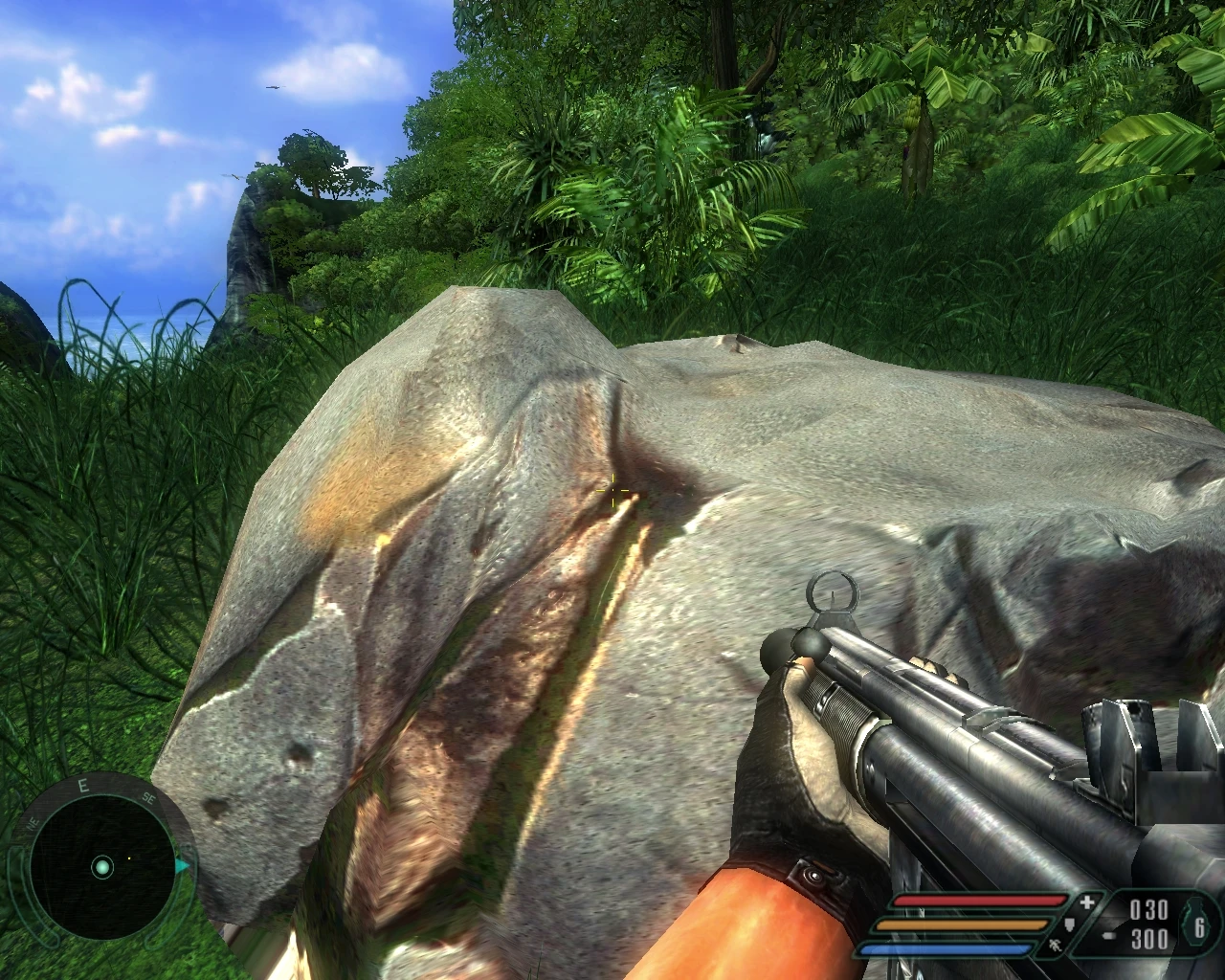Click the crouched stance figure icon
Screen dimensions: 1225x980
(1055, 946)
